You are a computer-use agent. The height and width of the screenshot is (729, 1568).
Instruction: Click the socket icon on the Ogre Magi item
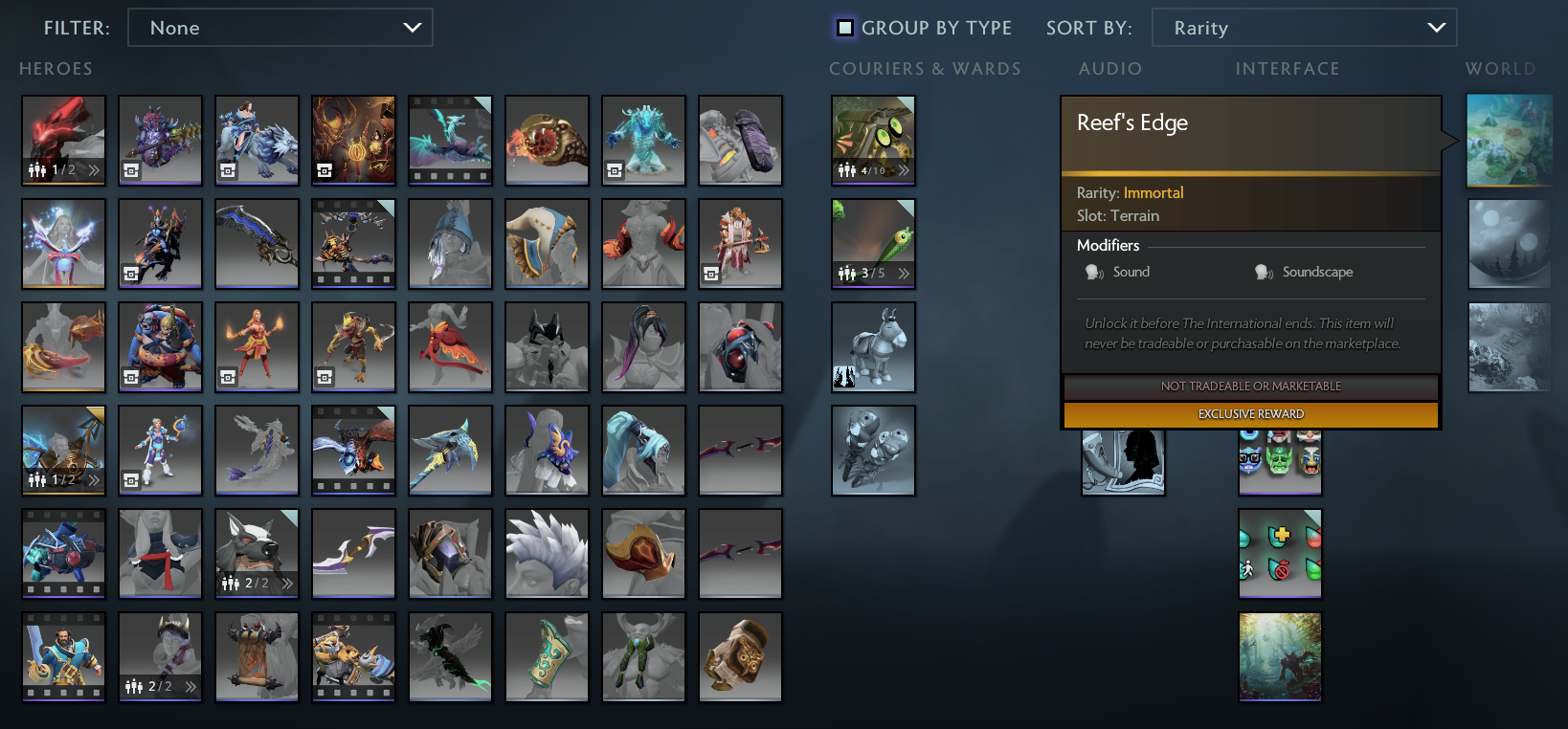(x=131, y=376)
